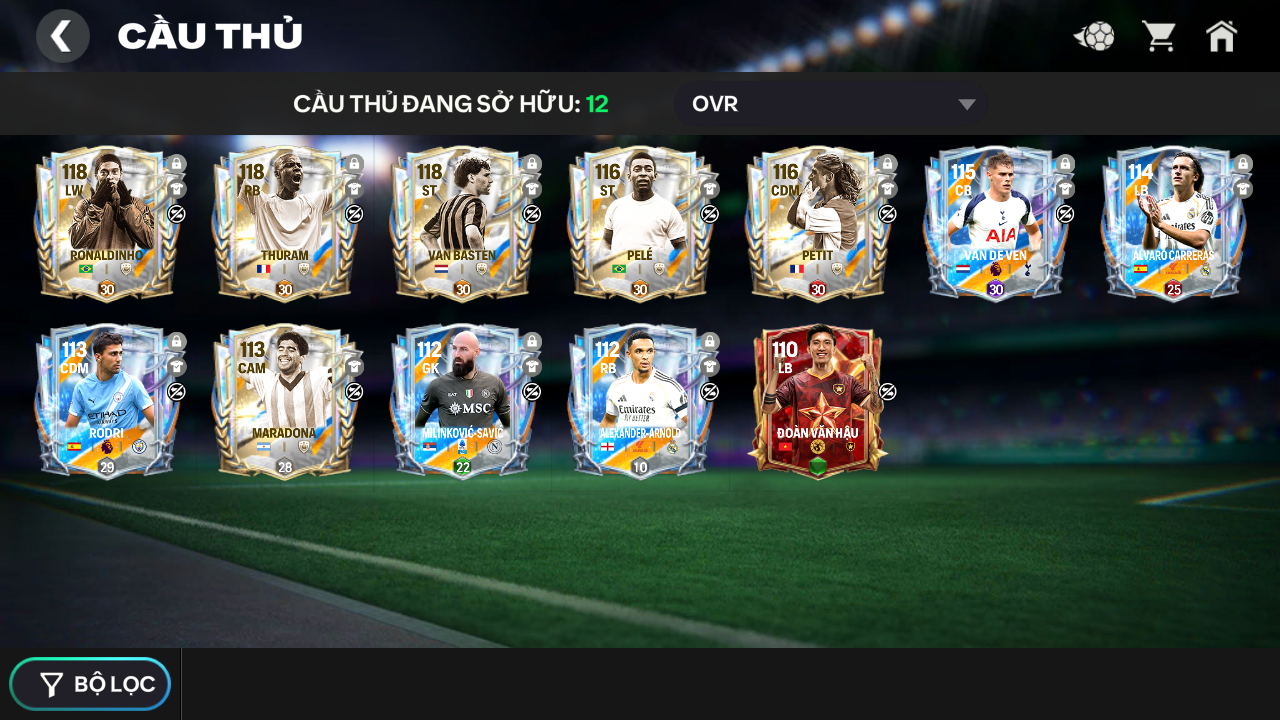Select the Ronaldinho LW card

(x=106, y=224)
